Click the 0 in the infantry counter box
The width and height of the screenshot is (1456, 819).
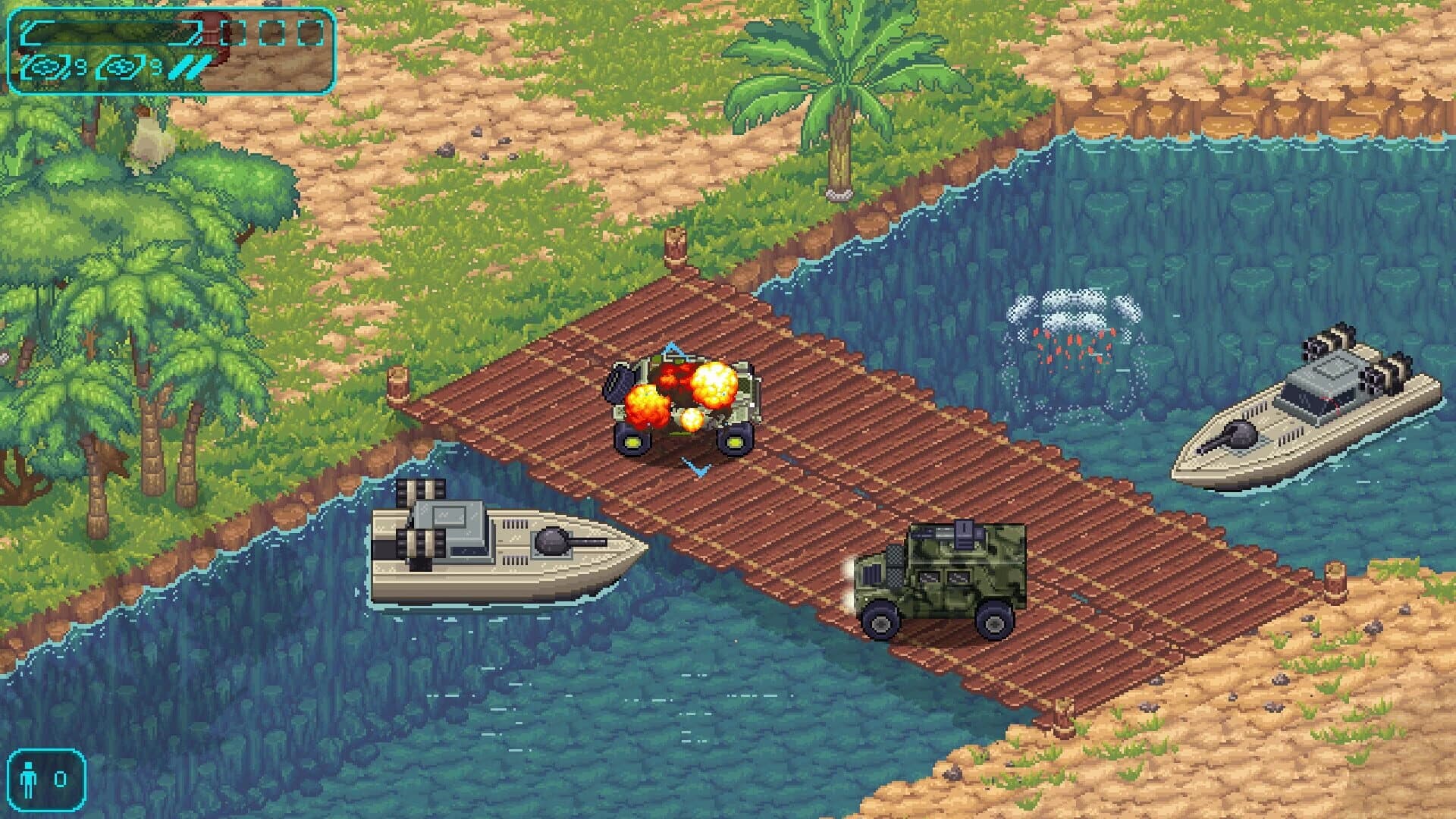[61, 780]
